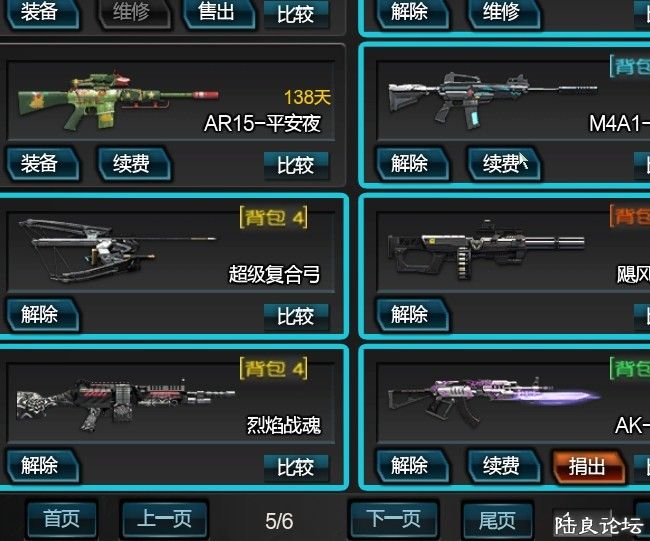
Task: Click 比较 under the 烈焰战魂 weapon
Action: [x=295, y=467]
